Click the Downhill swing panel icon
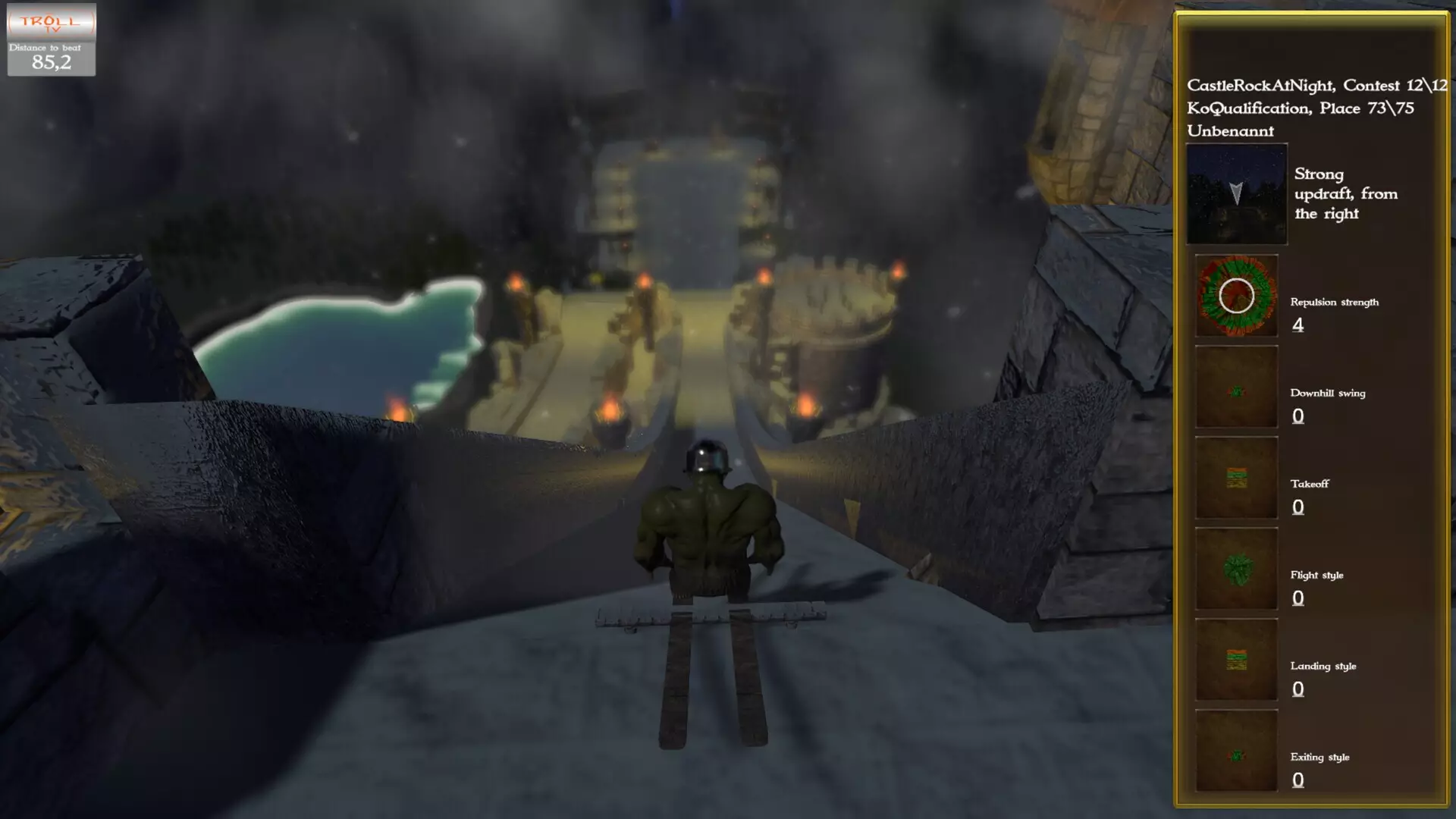 pos(1235,388)
